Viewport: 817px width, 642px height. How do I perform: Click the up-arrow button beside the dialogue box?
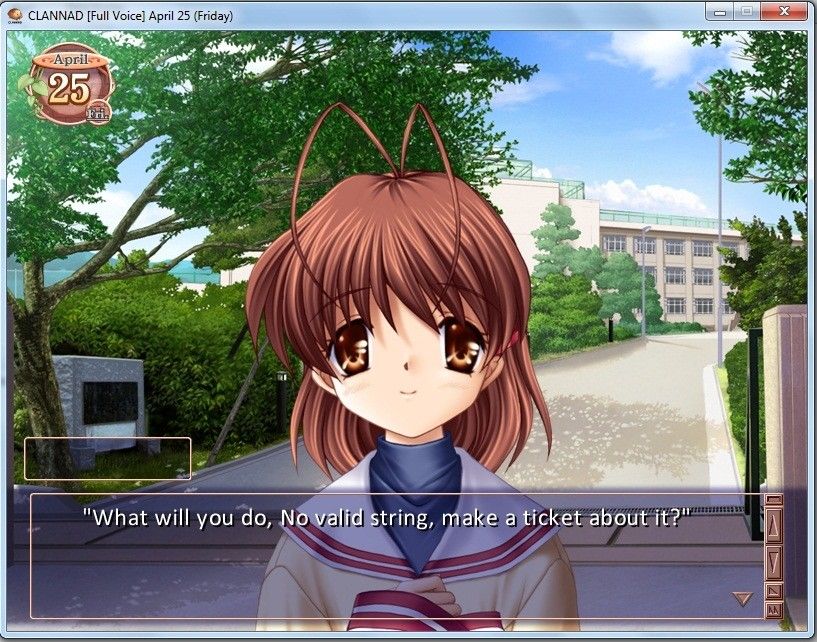click(773, 524)
